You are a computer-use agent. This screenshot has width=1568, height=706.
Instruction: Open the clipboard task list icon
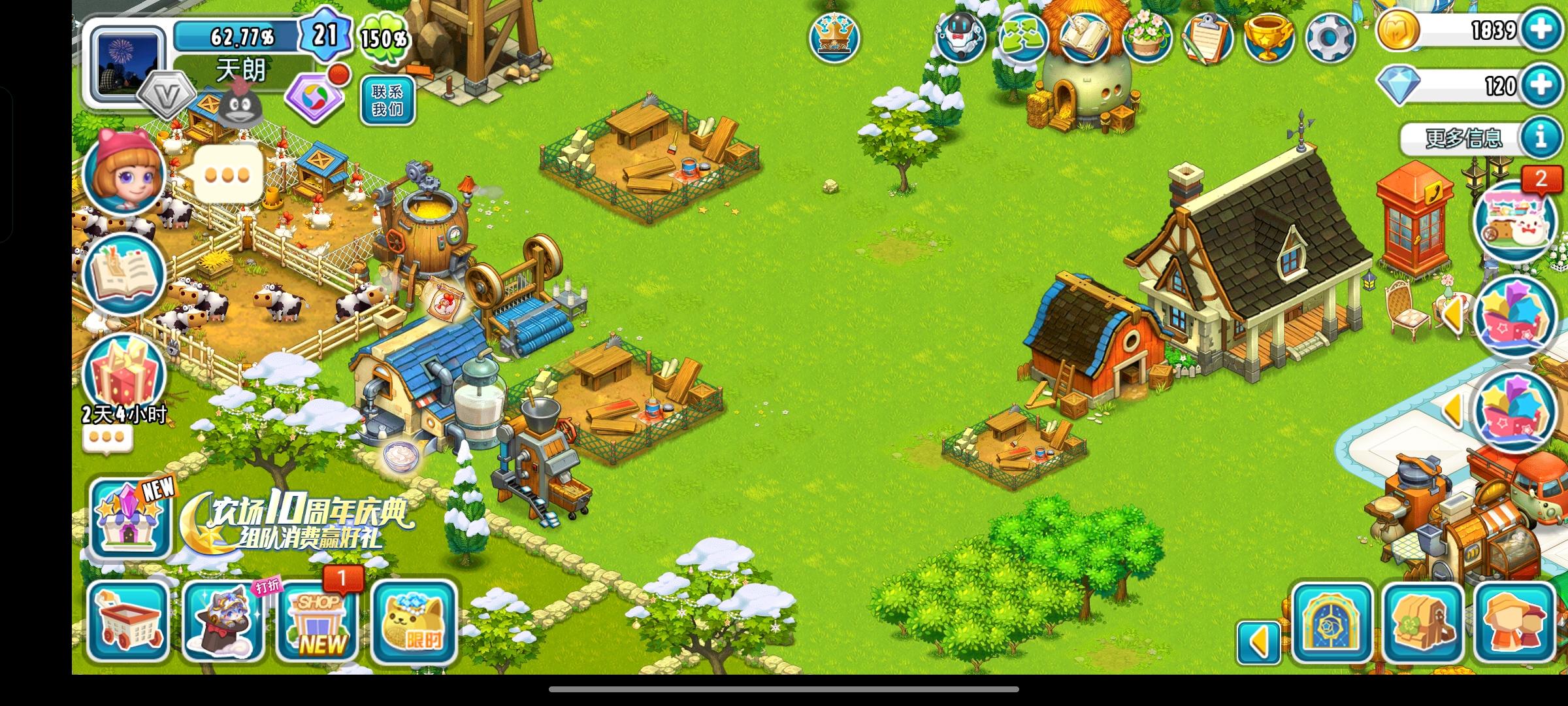(1207, 39)
